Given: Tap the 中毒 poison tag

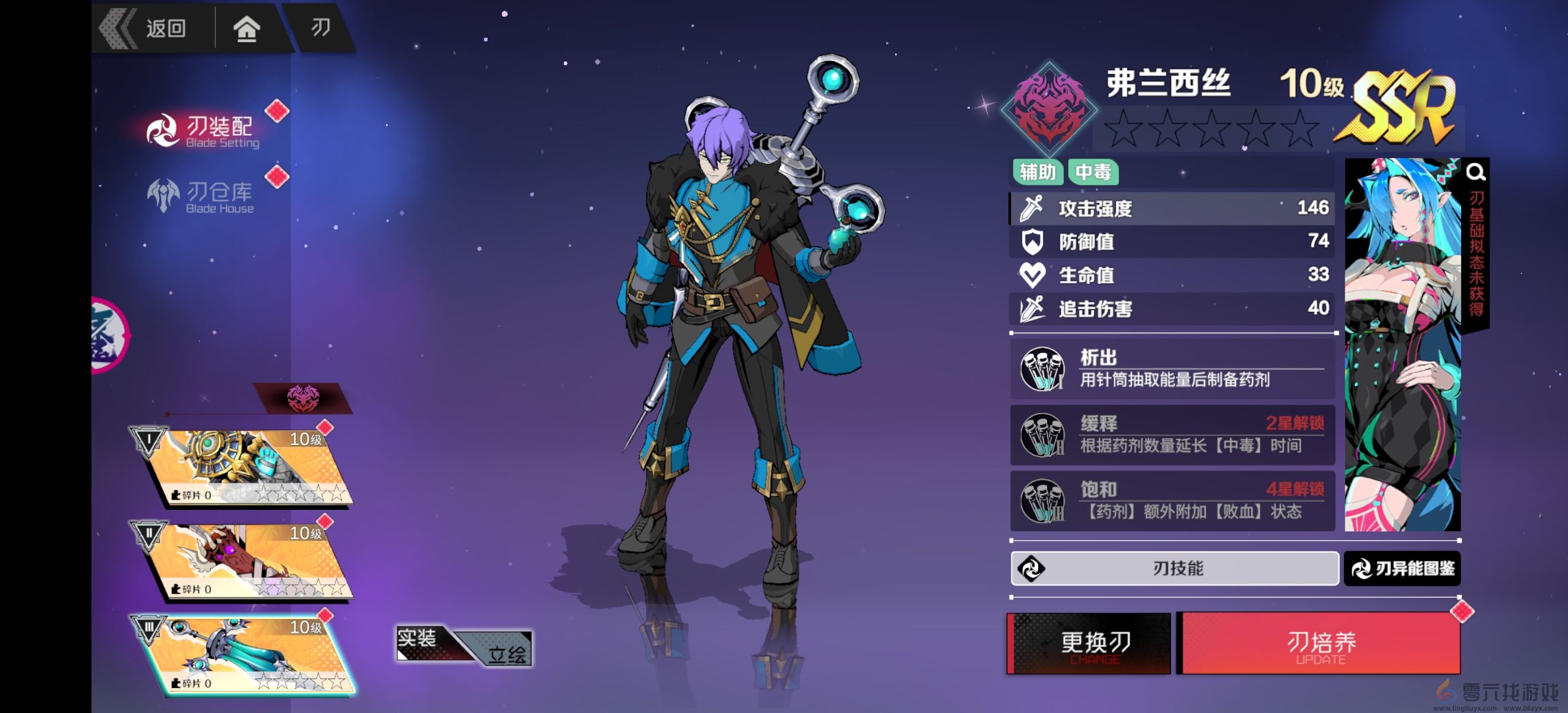Looking at the screenshot, I should (1093, 172).
